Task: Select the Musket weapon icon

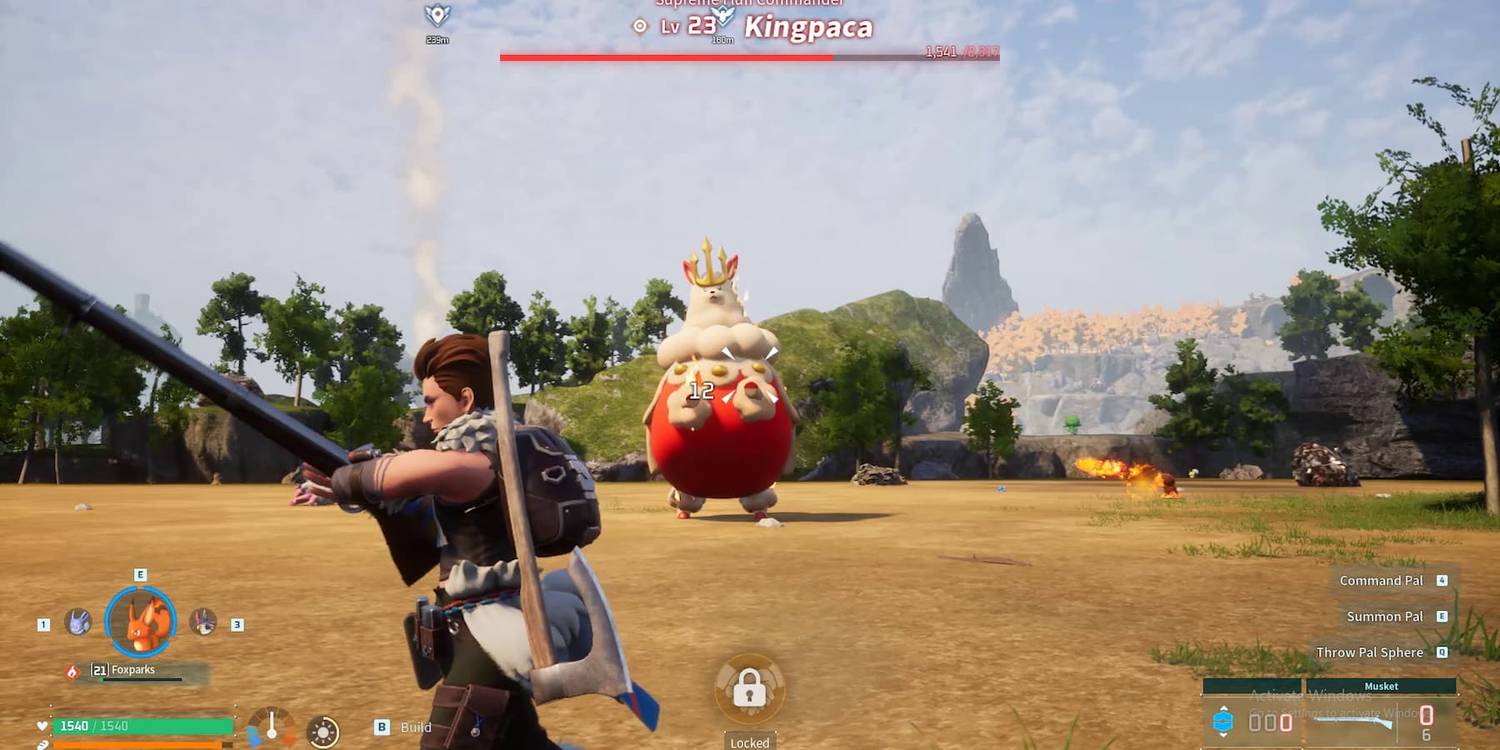Action: (x=1352, y=722)
